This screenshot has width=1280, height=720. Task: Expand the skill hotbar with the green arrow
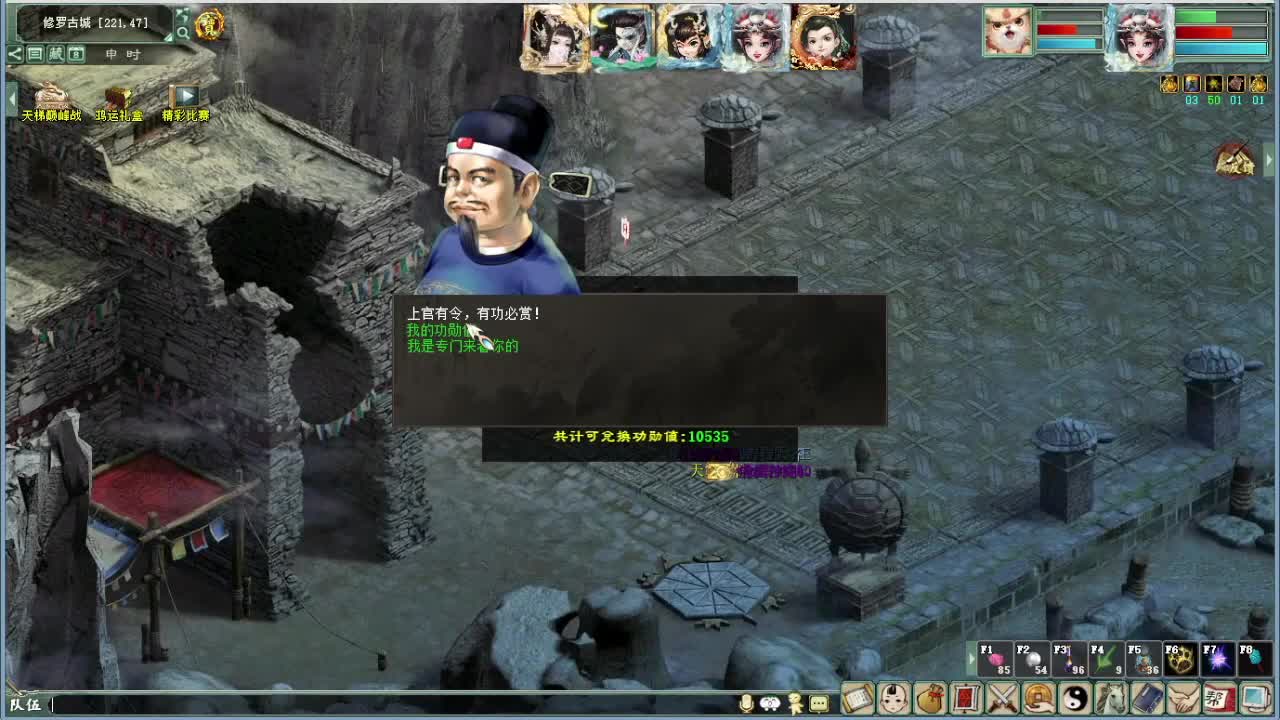tap(971, 659)
